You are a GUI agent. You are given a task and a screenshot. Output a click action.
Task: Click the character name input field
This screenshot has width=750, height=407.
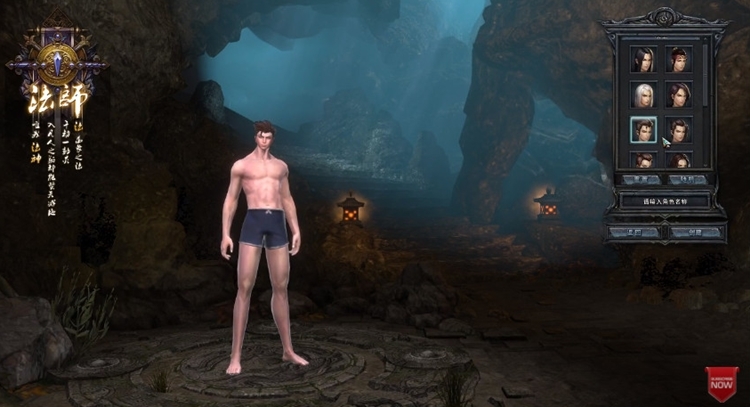664,201
